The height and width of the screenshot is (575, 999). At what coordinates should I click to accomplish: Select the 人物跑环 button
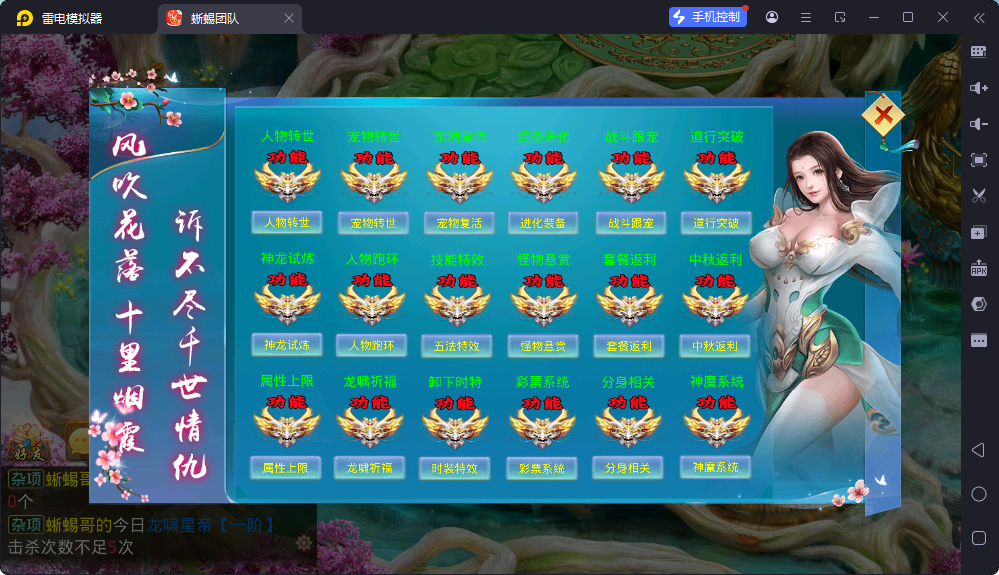(372, 345)
